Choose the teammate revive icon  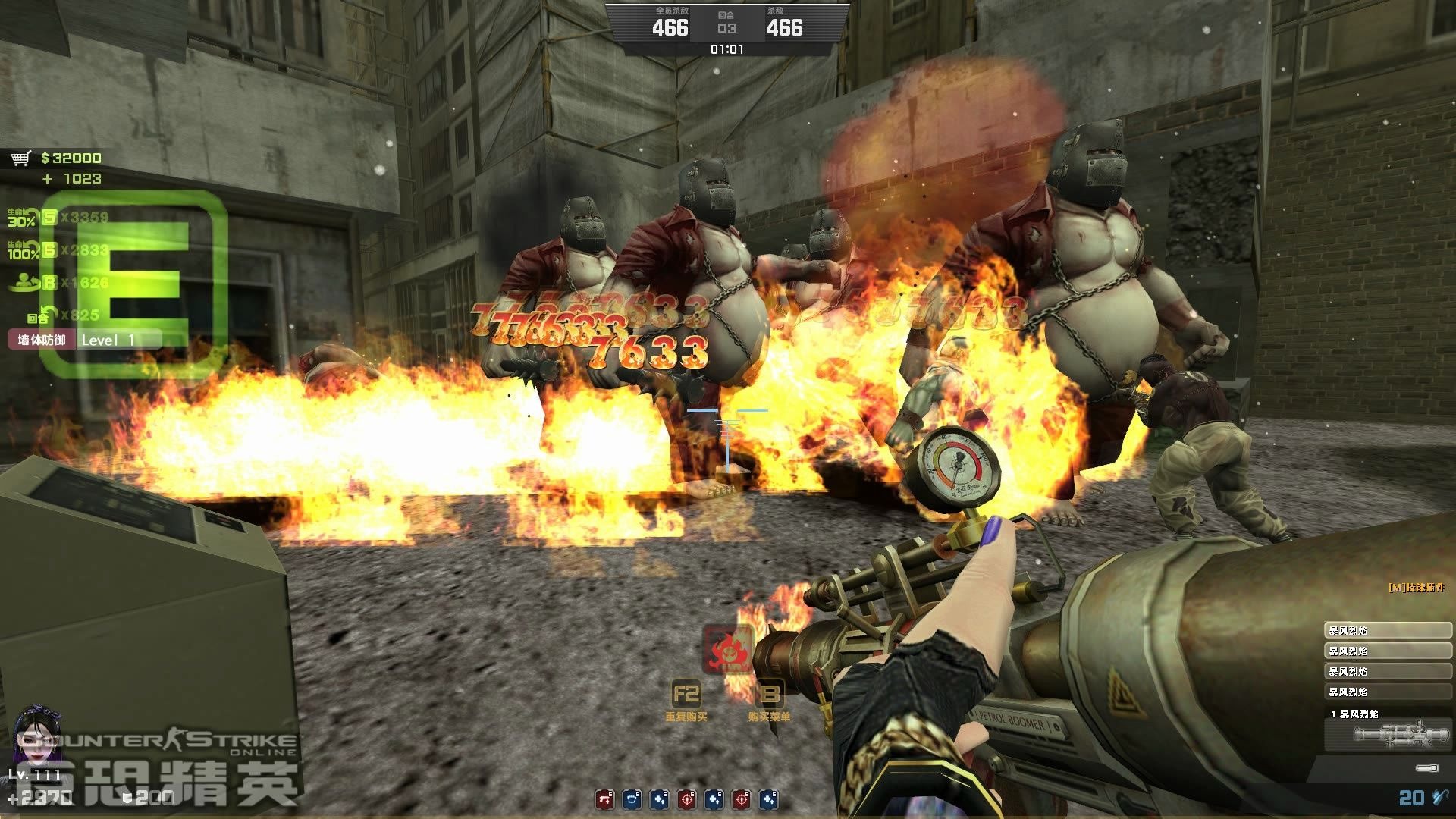pos(24,283)
